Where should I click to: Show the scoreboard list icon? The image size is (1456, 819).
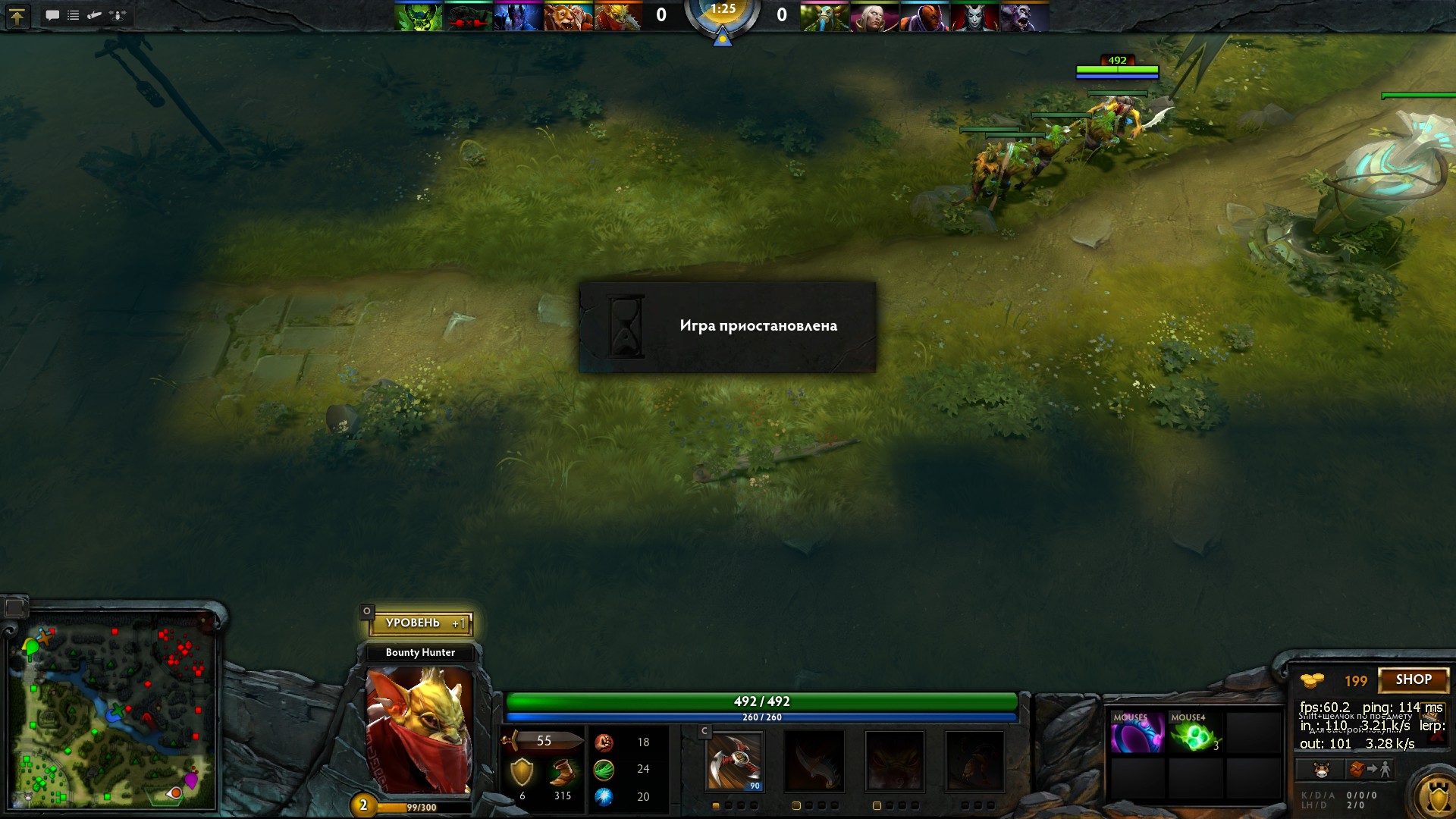pyautogui.click(x=74, y=15)
